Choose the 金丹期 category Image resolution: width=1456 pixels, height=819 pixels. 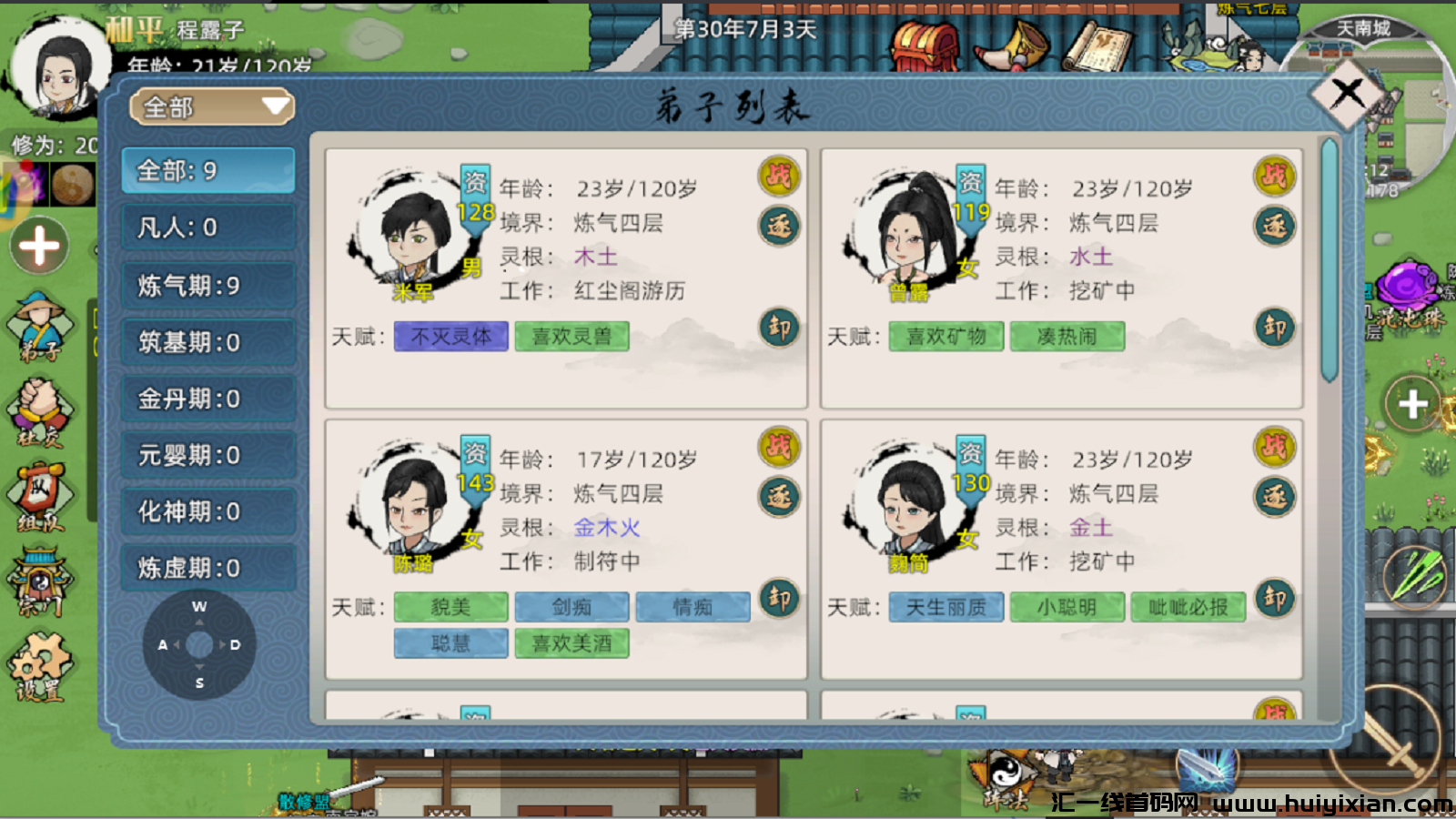tap(208, 399)
